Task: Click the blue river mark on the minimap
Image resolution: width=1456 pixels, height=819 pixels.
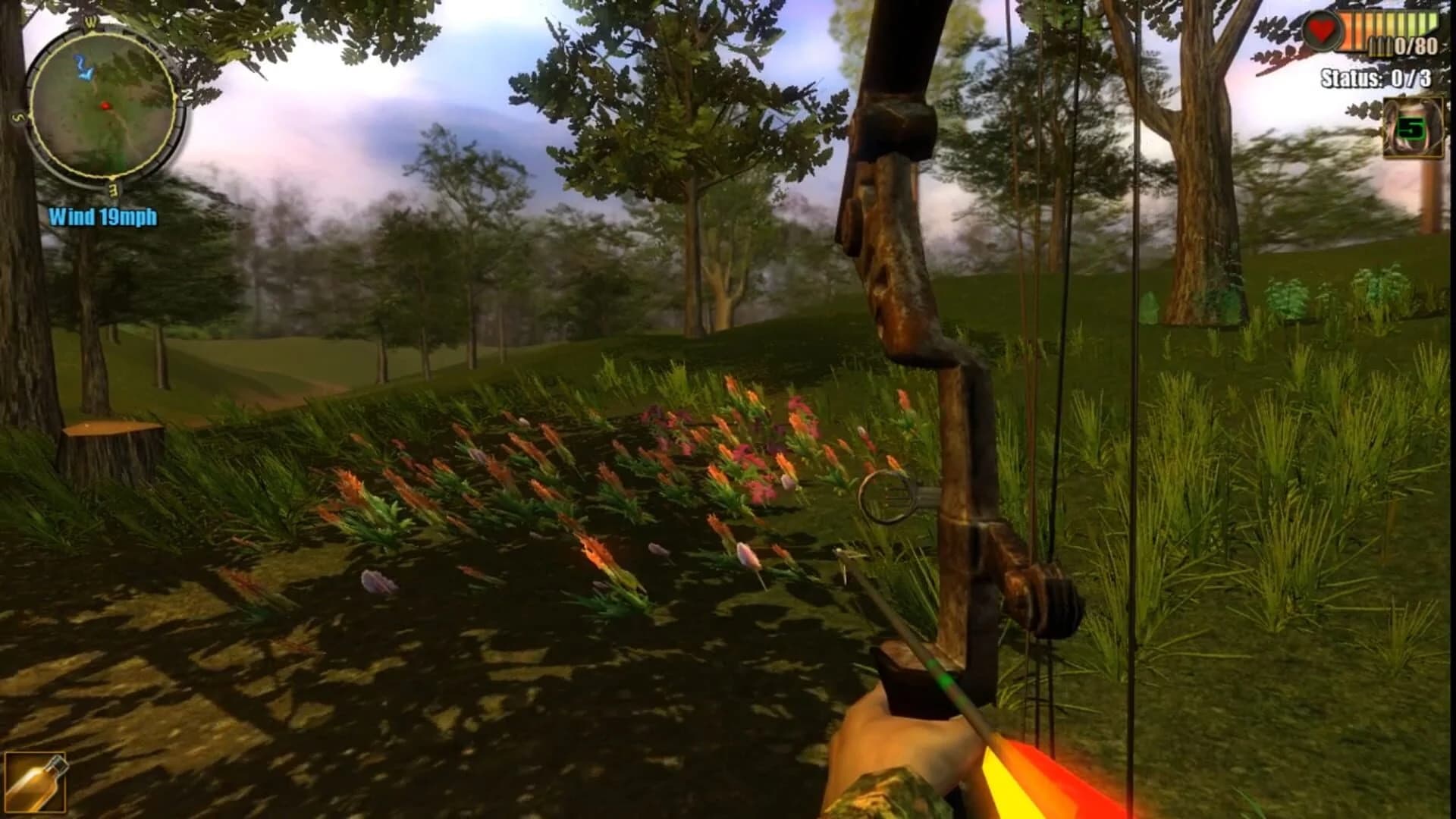Action: pyautogui.click(x=83, y=68)
